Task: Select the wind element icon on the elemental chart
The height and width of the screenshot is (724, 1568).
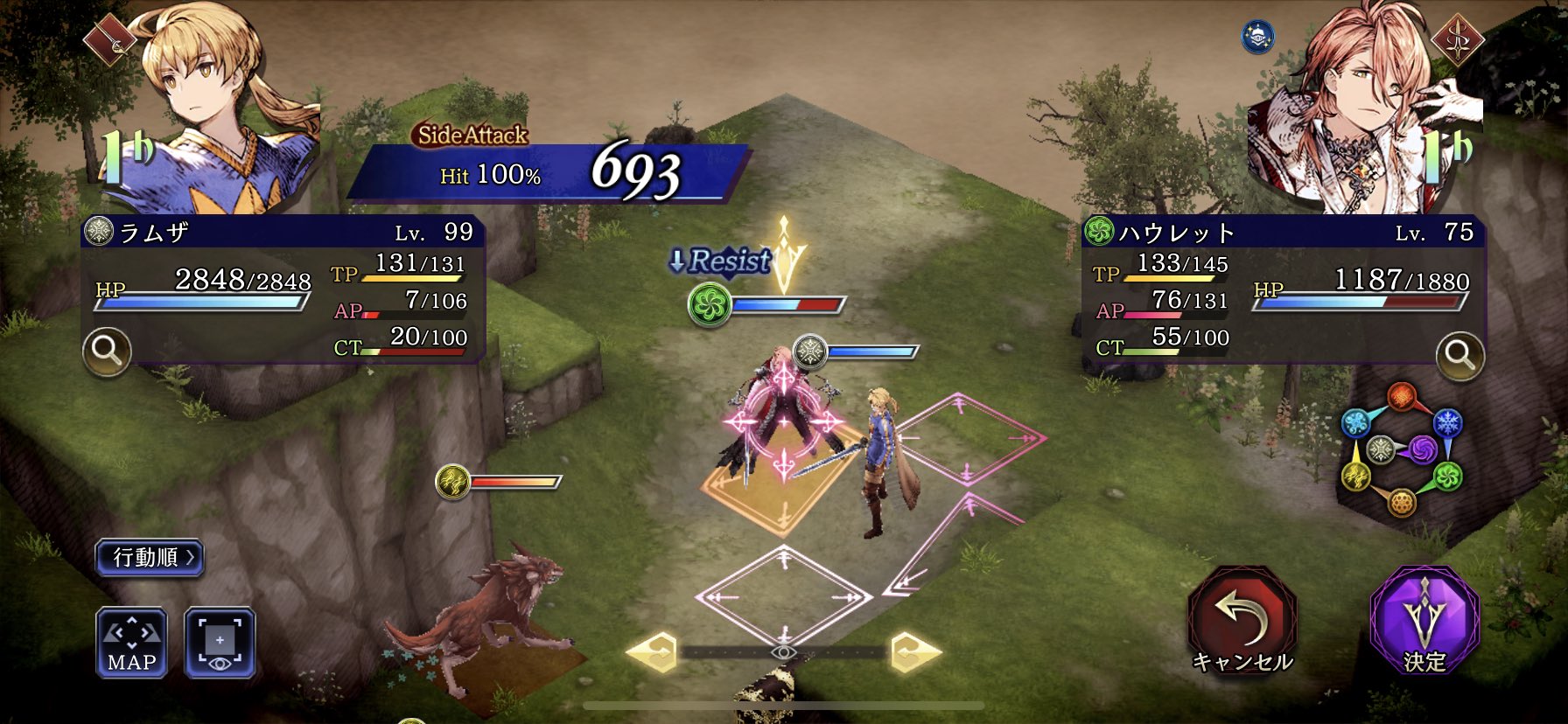Action: [x=1446, y=477]
